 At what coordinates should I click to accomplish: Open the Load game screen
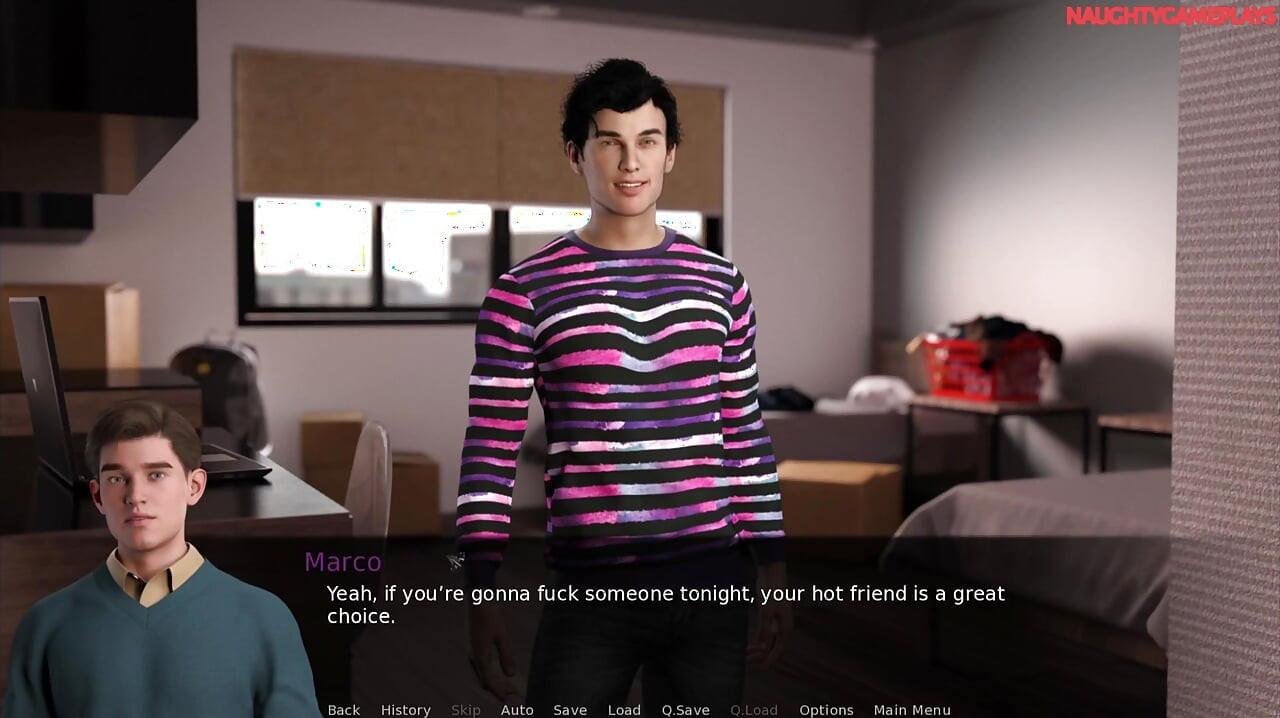pos(624,710)
